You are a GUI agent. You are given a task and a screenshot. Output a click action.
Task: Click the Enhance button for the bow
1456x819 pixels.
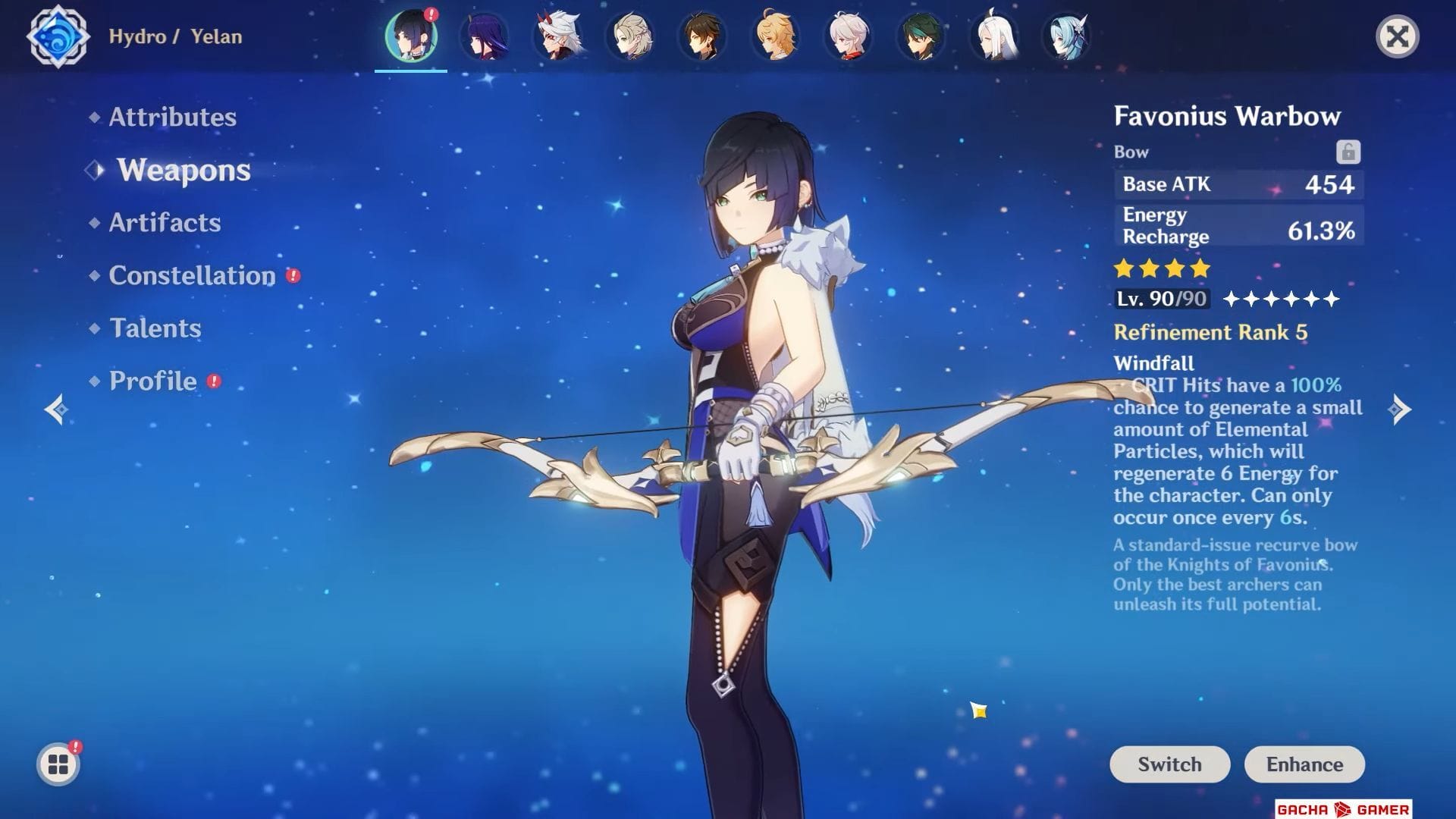[x=1304, y=764]
